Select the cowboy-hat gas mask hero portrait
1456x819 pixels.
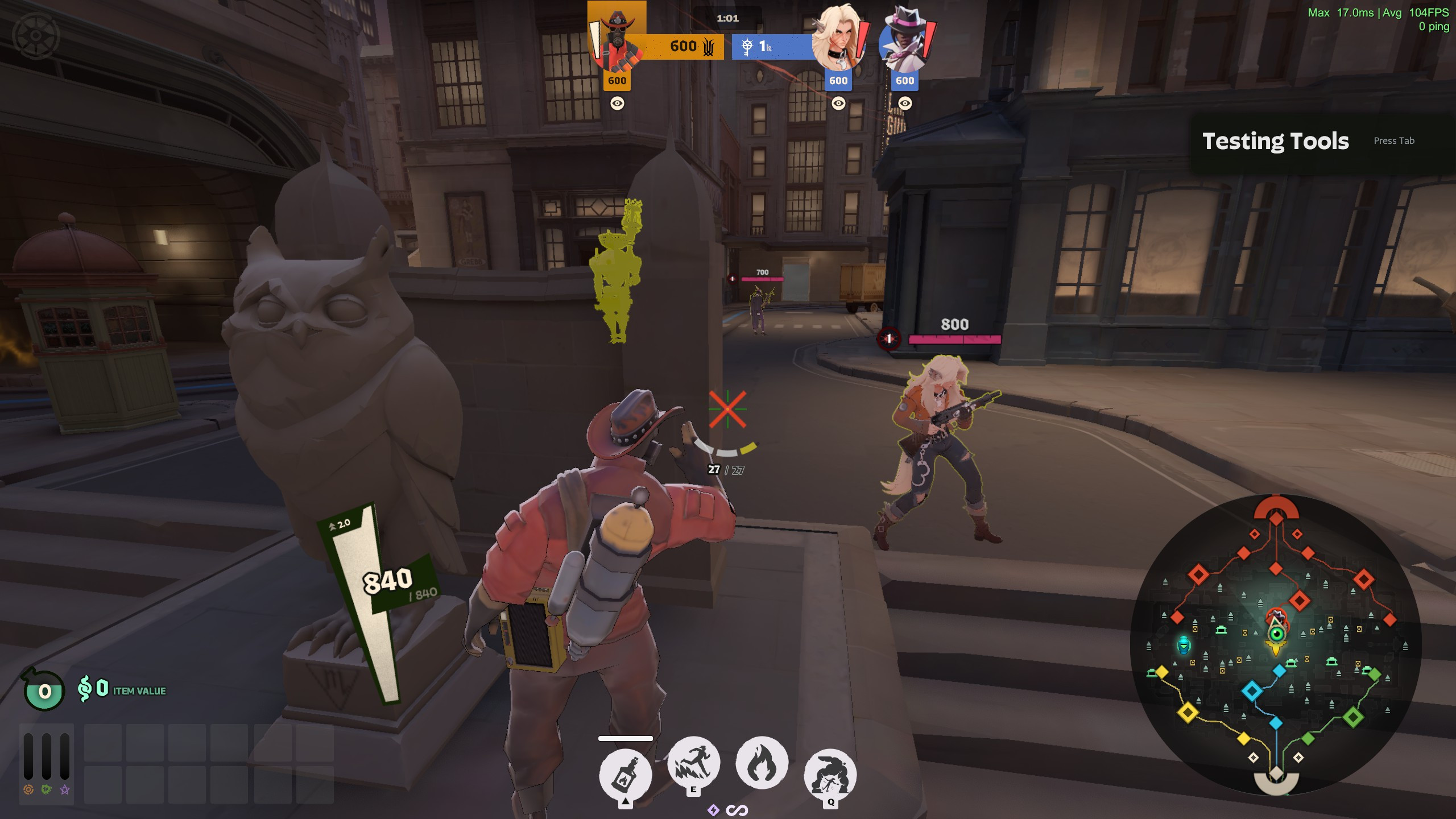617,41
